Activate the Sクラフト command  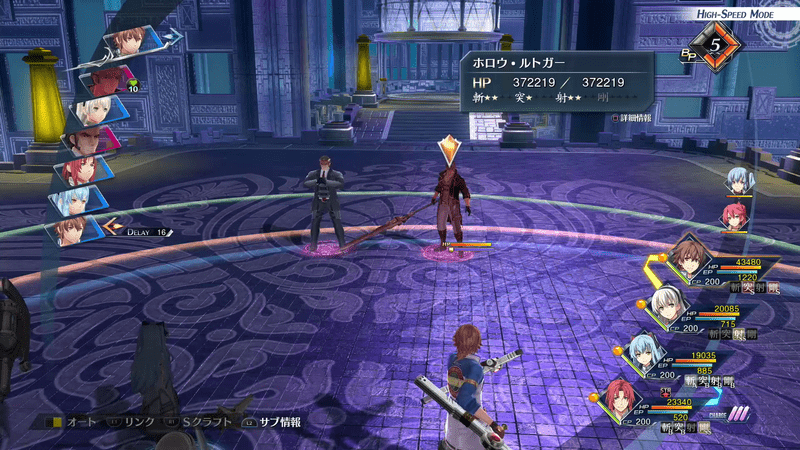(x=205, y=422)
